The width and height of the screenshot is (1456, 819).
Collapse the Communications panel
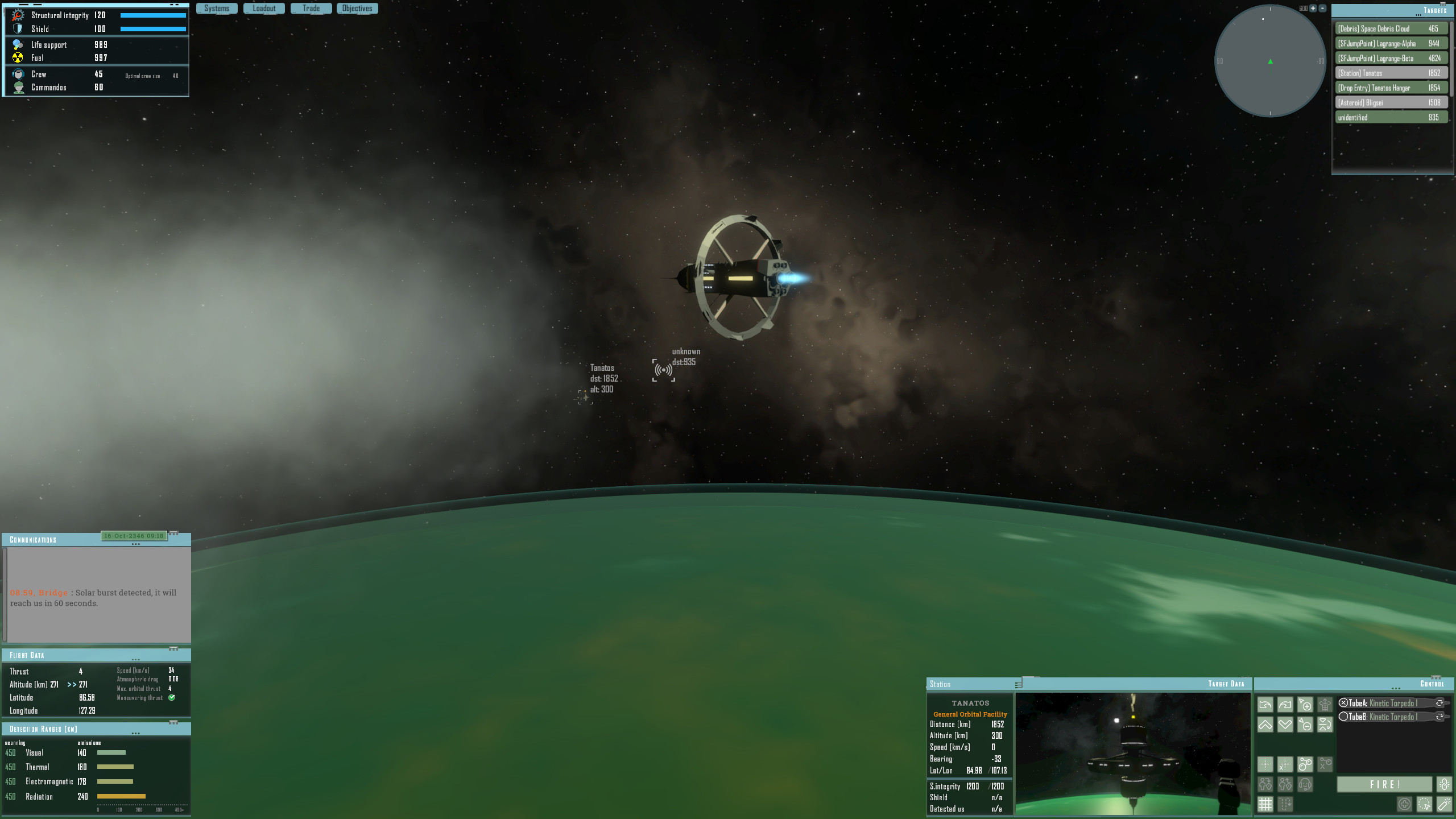136,544
